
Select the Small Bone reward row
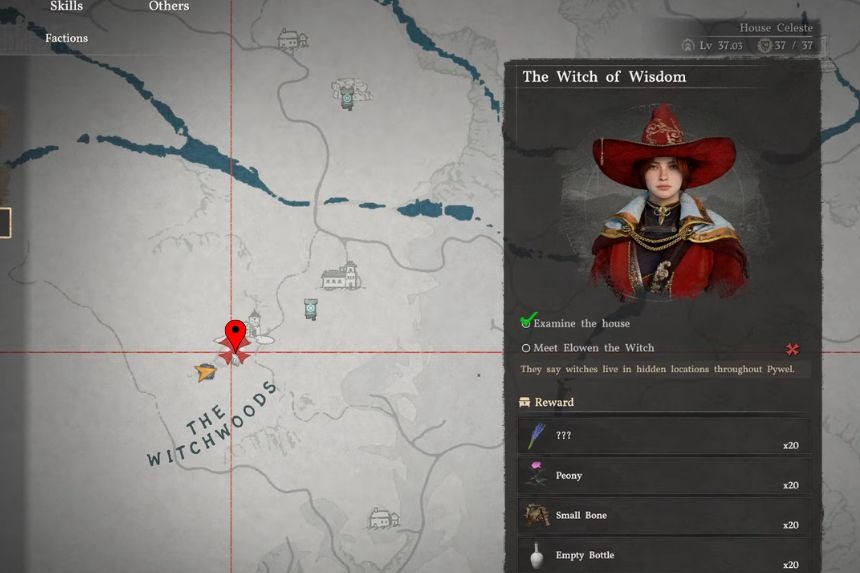(x=665, y=516)
